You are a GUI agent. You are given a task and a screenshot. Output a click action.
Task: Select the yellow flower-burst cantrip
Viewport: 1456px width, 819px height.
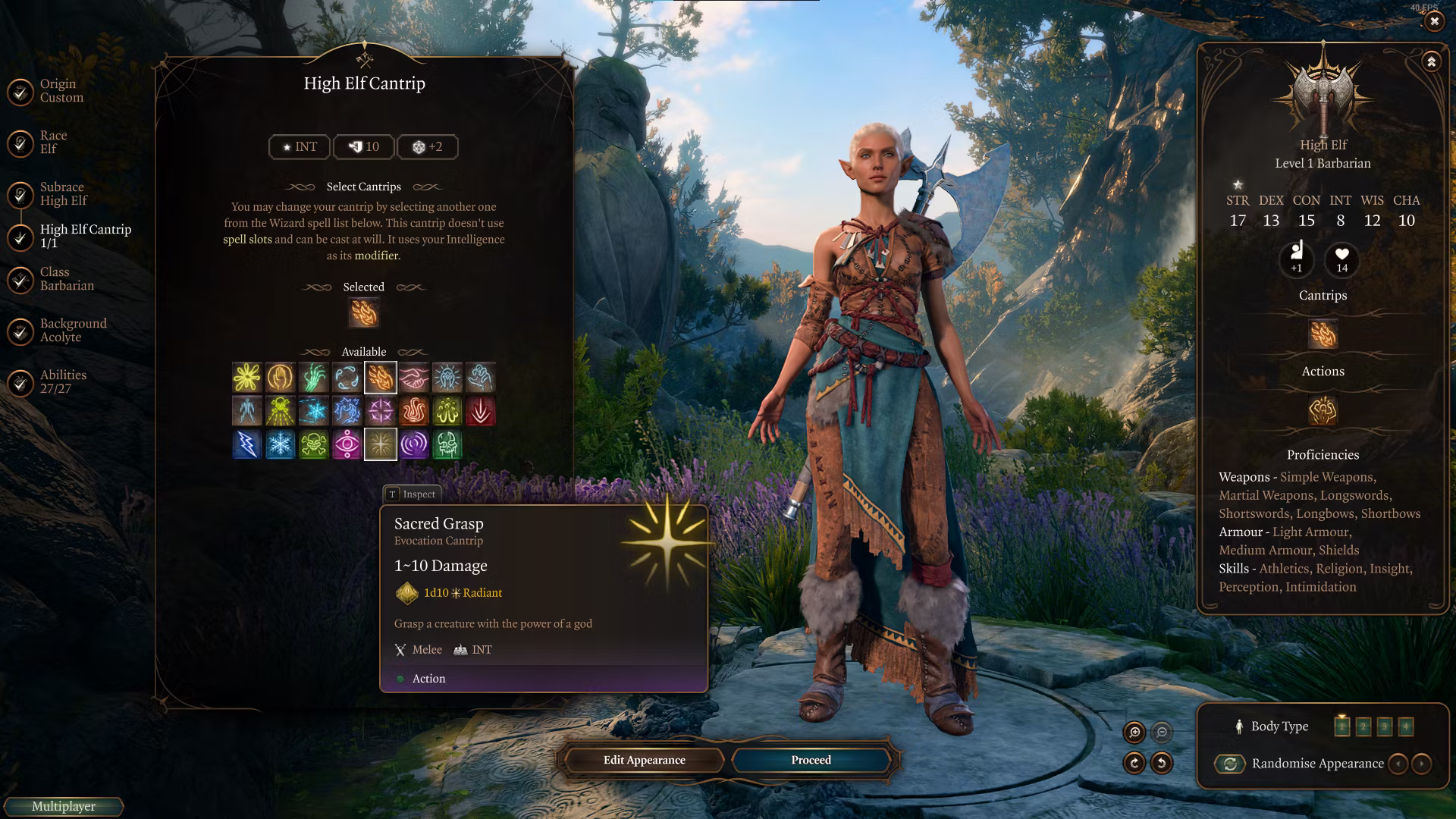pyautogui.click(x=247, y=377)
